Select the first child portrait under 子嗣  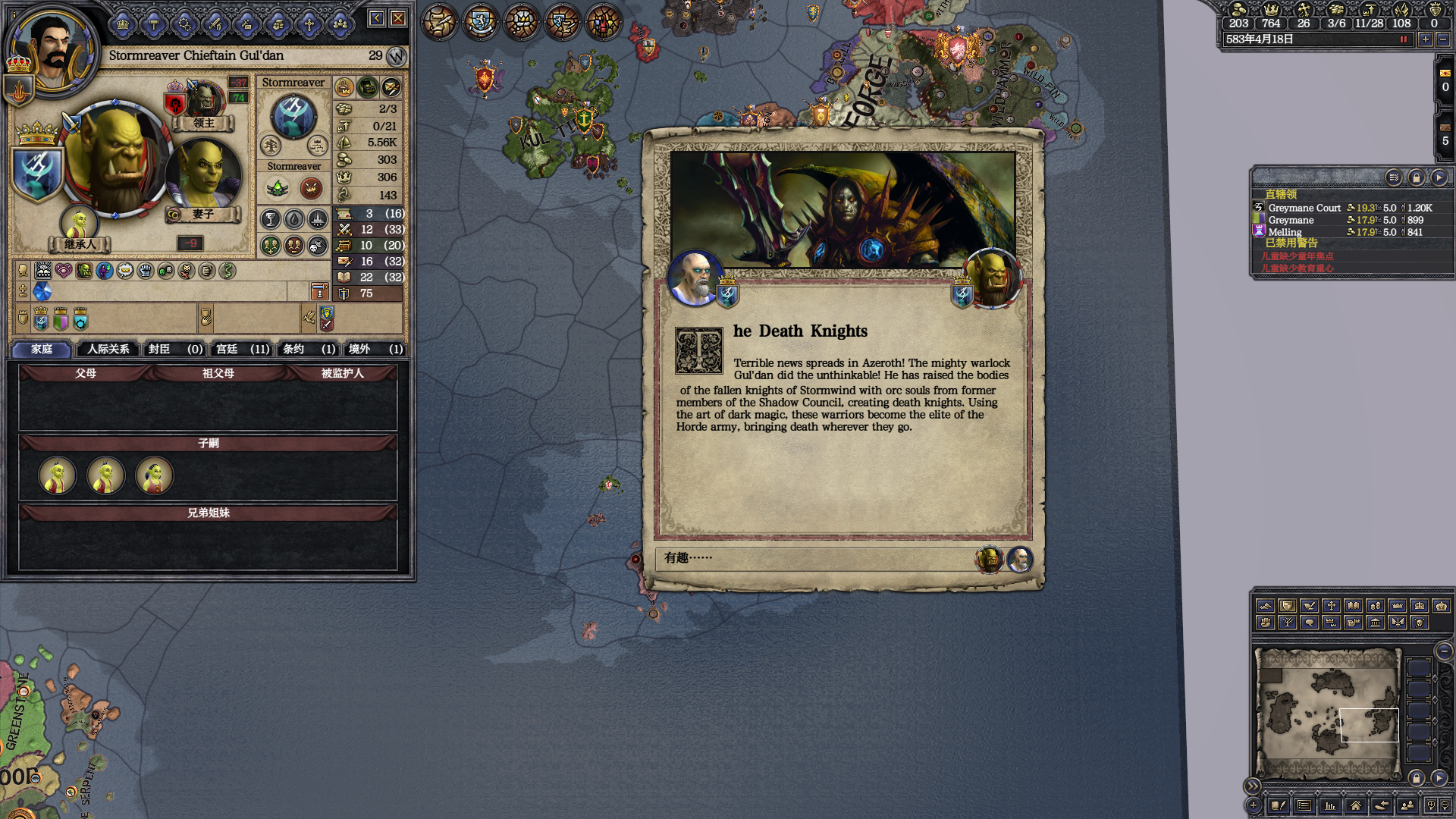[x=58, y=475]
